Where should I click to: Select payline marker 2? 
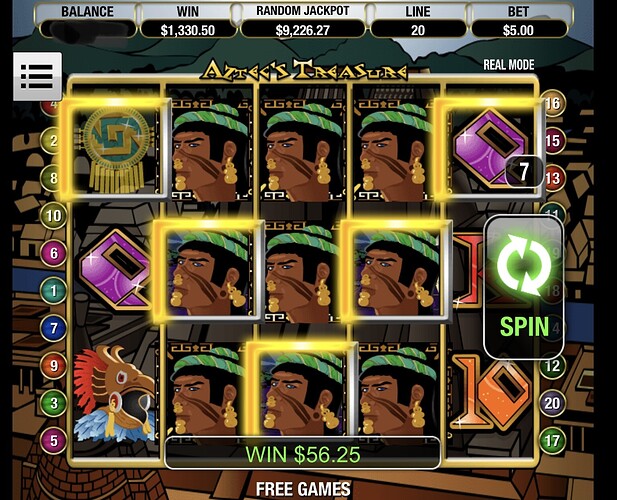click(53, 140)
